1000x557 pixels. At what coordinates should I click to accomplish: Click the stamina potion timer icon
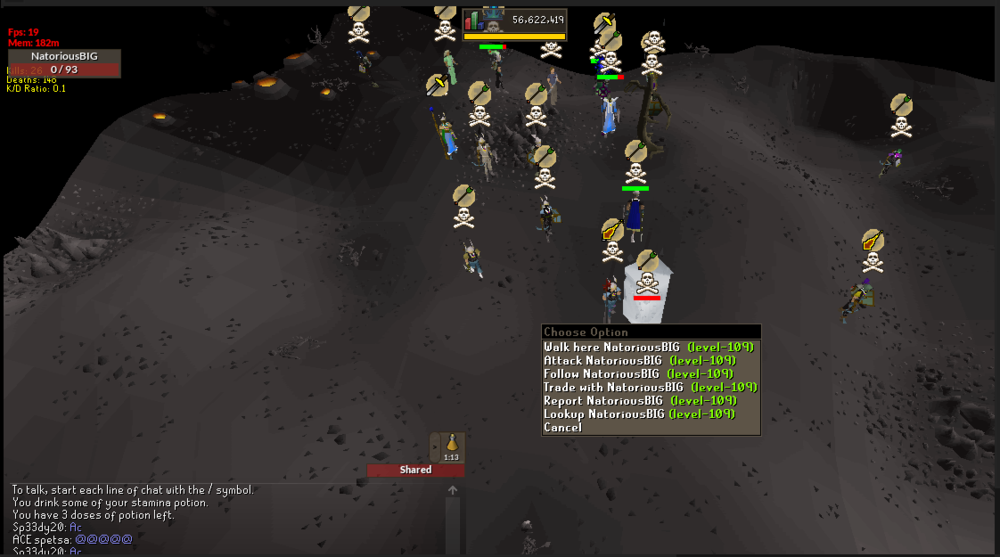[x=452, y=445]
